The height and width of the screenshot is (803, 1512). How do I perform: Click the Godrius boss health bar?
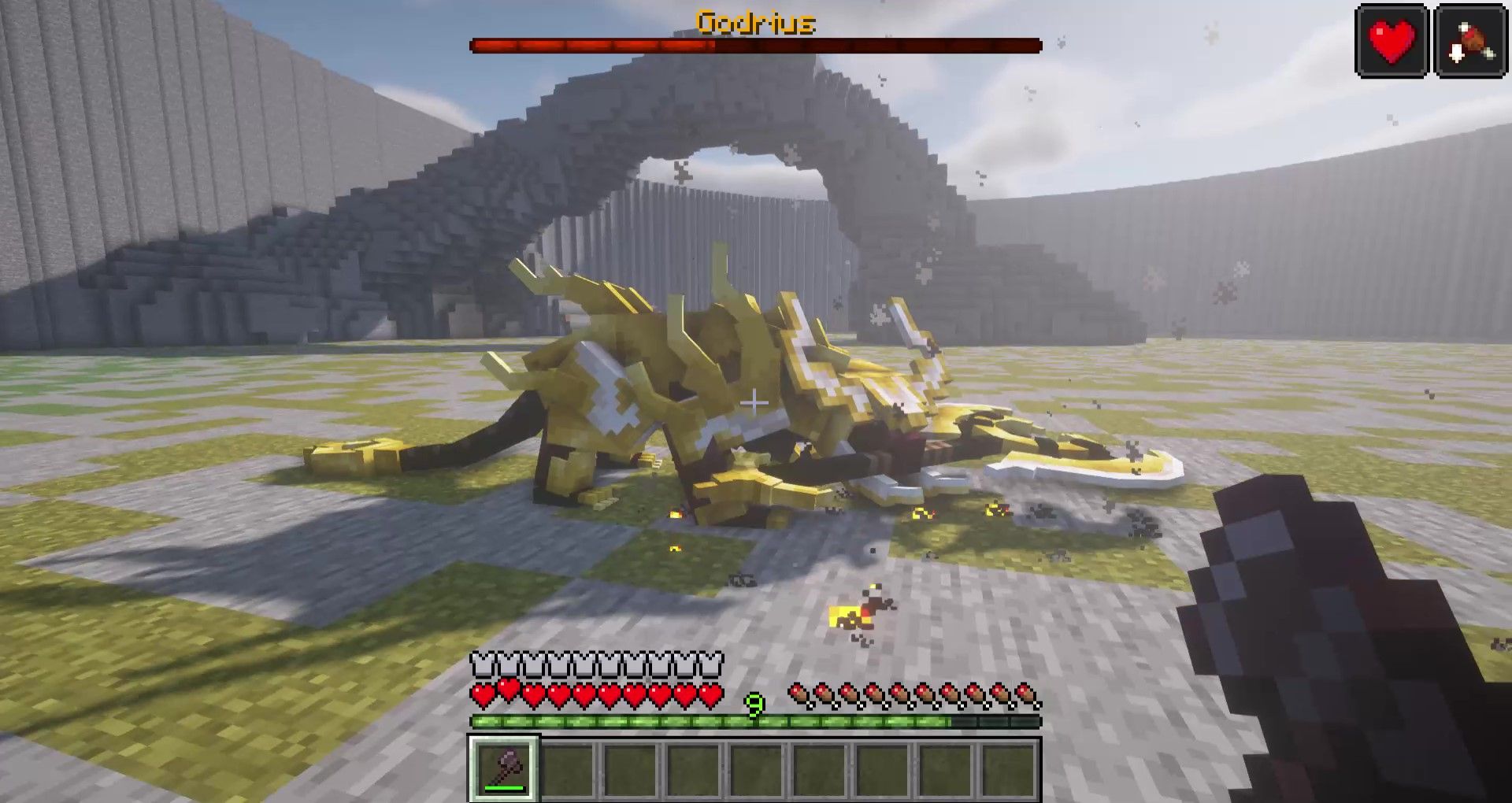coord(754,45)
